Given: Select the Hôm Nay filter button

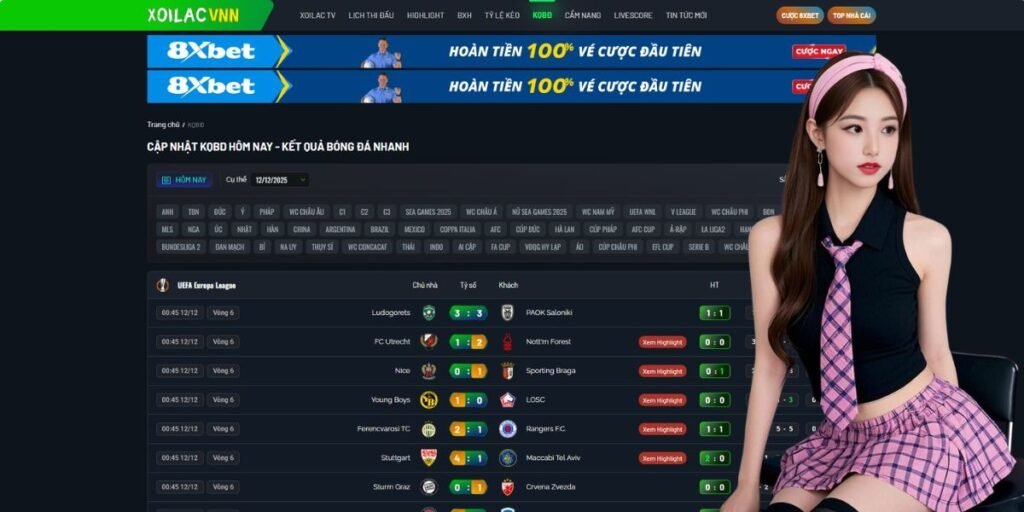Looking at the screenshot, I should click(x=184, y=180).
